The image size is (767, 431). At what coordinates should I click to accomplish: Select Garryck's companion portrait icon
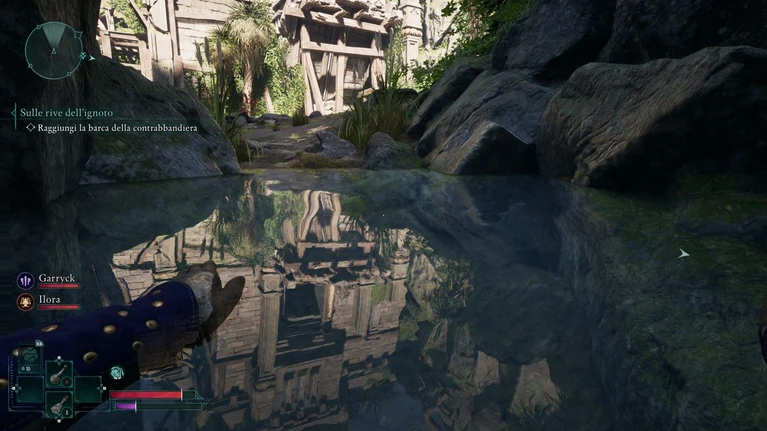(x=24, y=281)
